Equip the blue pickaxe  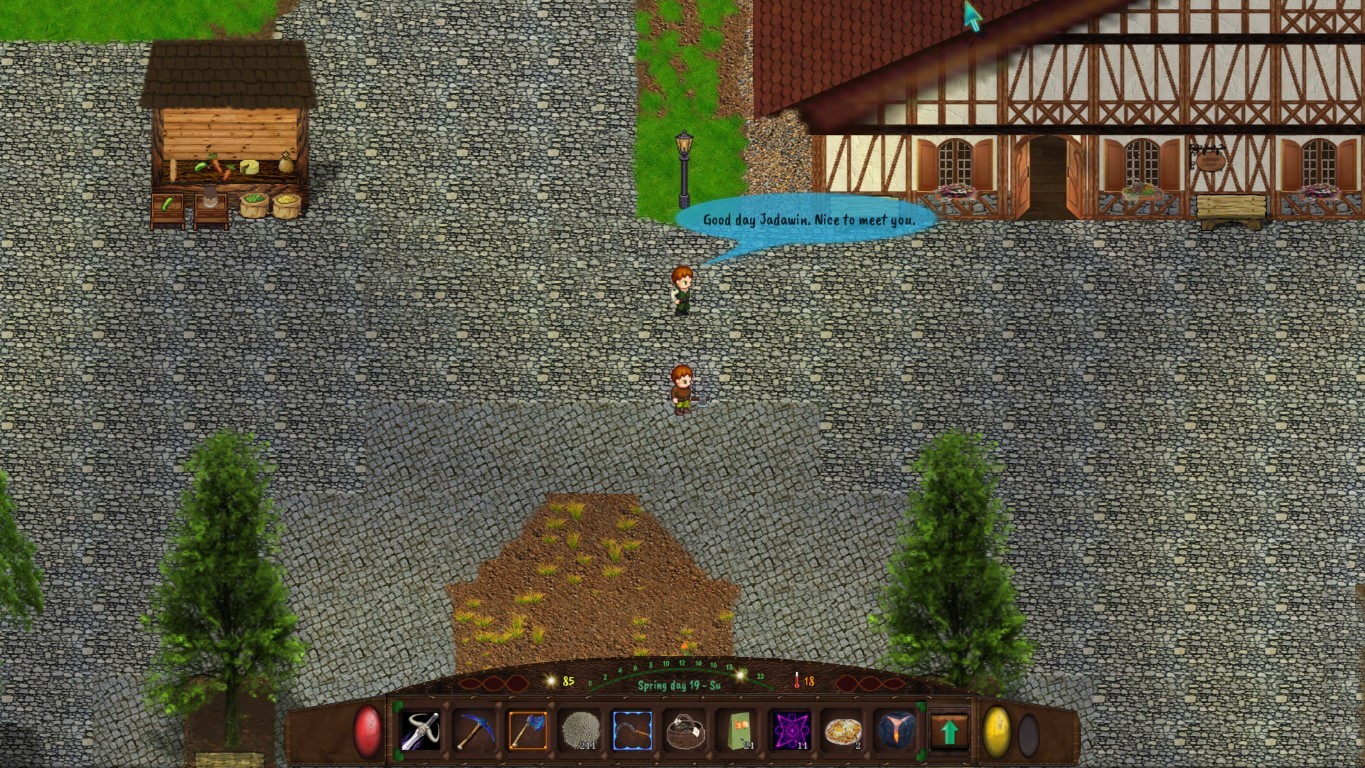(x=474, y=731)
